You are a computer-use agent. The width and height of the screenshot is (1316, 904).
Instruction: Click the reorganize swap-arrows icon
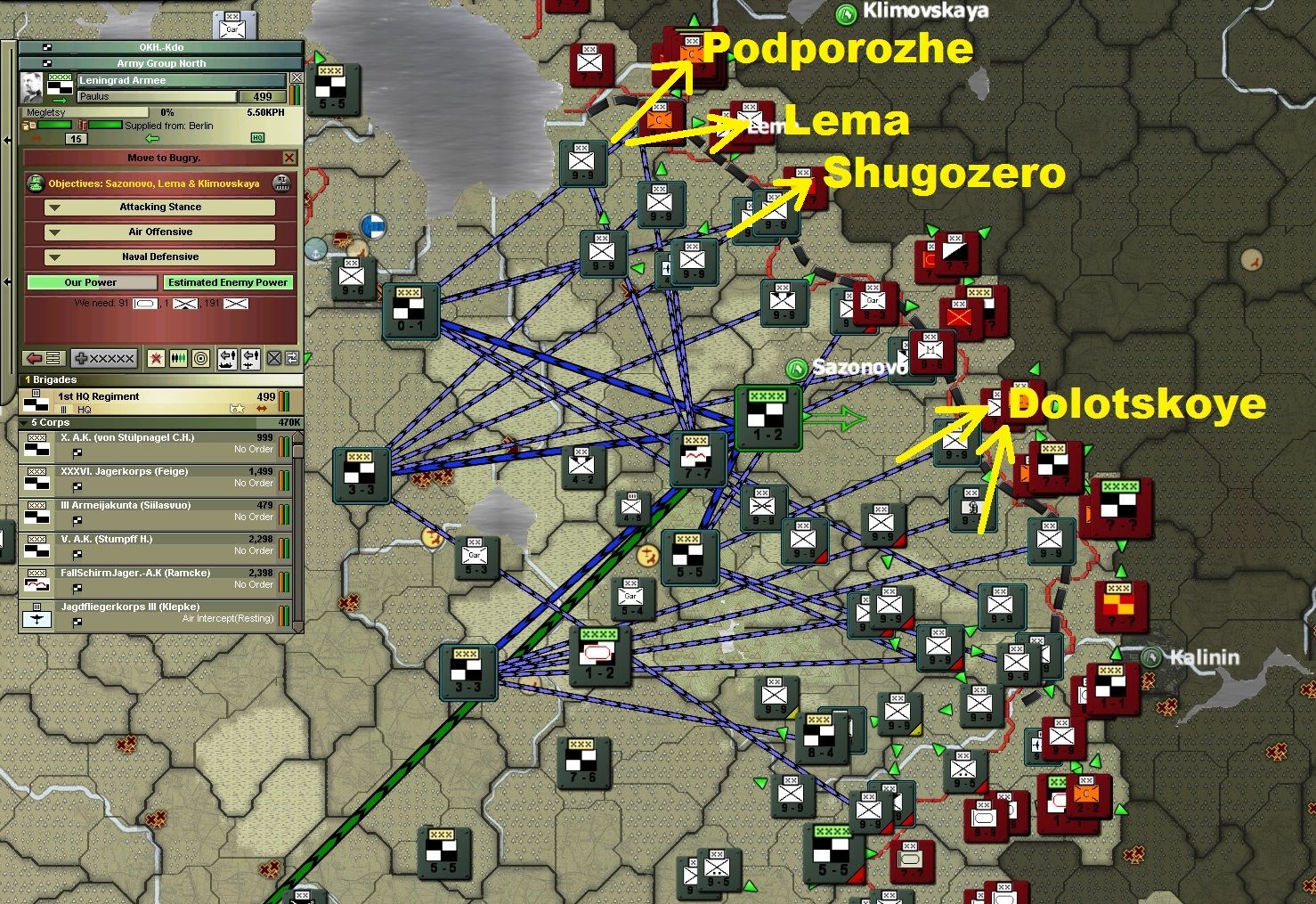[x=293, y=357]
